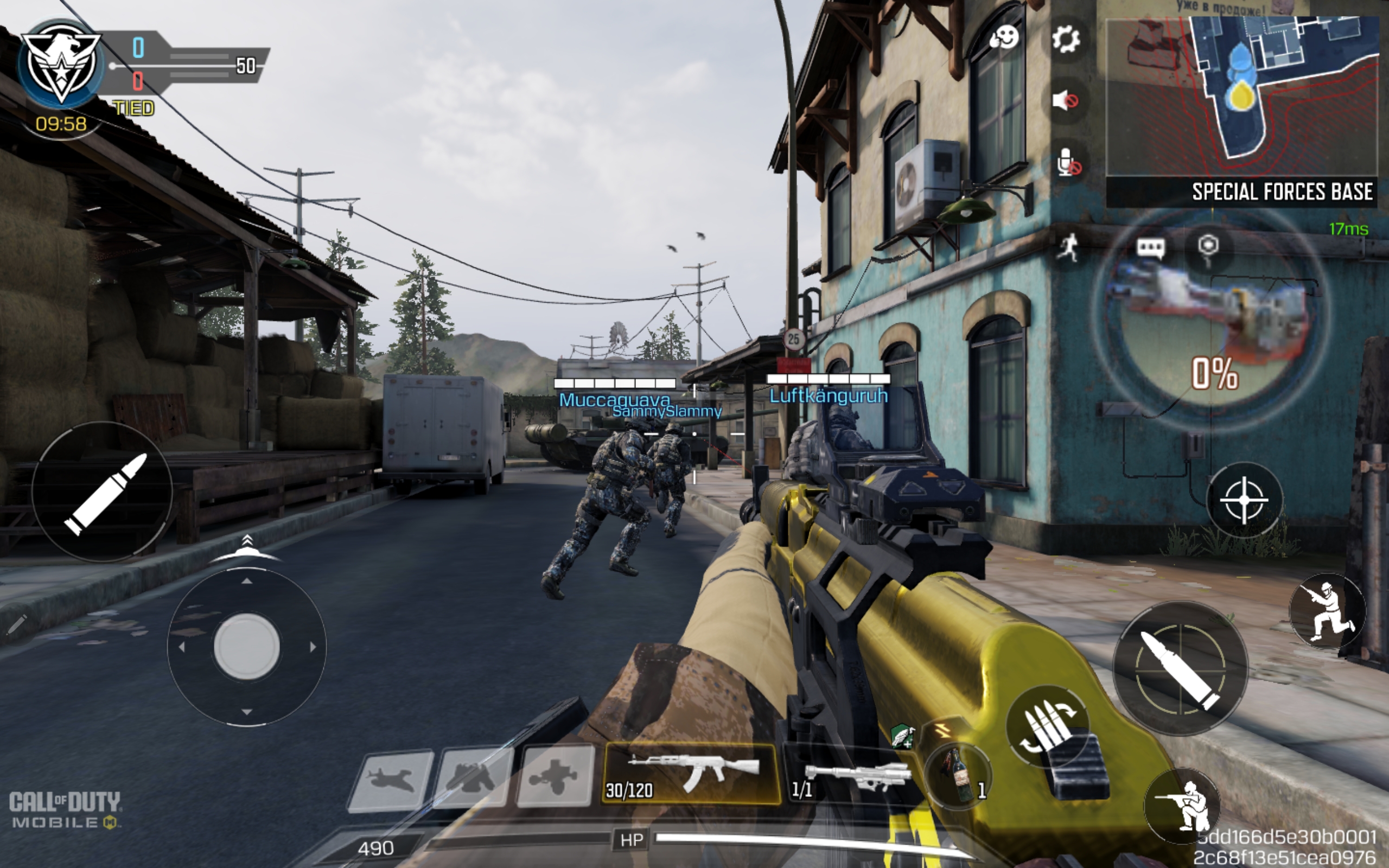Open the quick chat bubble
This screenshot has height=868, width=1389.
point(1150,248)
